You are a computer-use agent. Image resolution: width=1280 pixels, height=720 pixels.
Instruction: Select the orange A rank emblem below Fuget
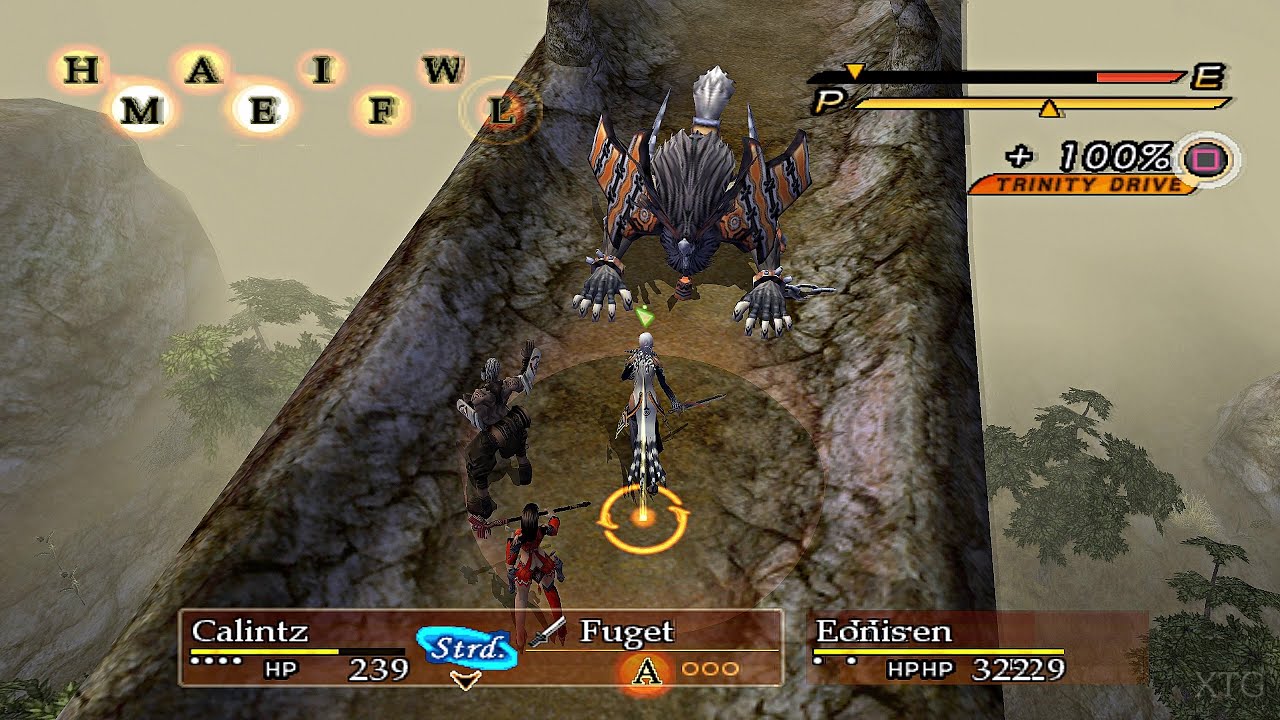click(645, 669)
